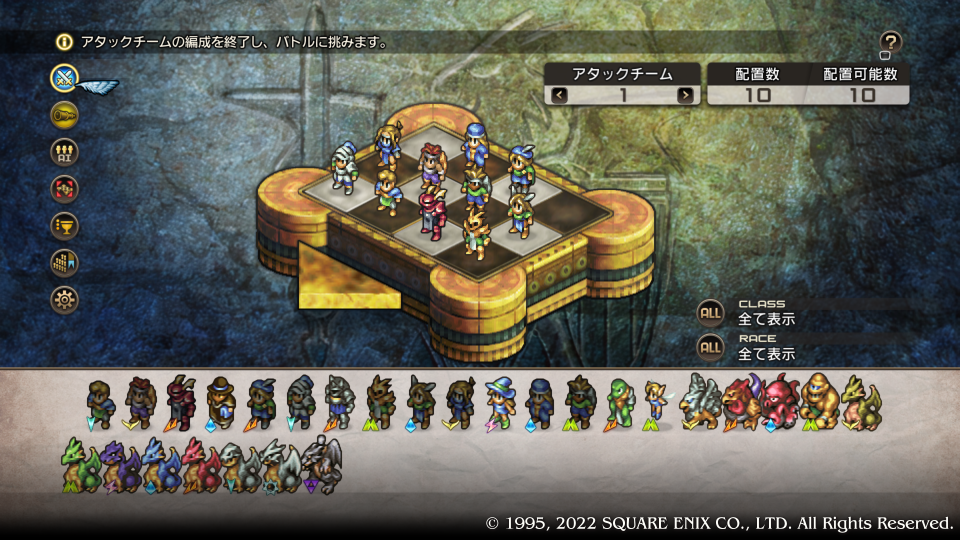Switch to the next attack team
The height and width of the screenshot is (540, 960).
pyautogui.click(x=685, y=95)
